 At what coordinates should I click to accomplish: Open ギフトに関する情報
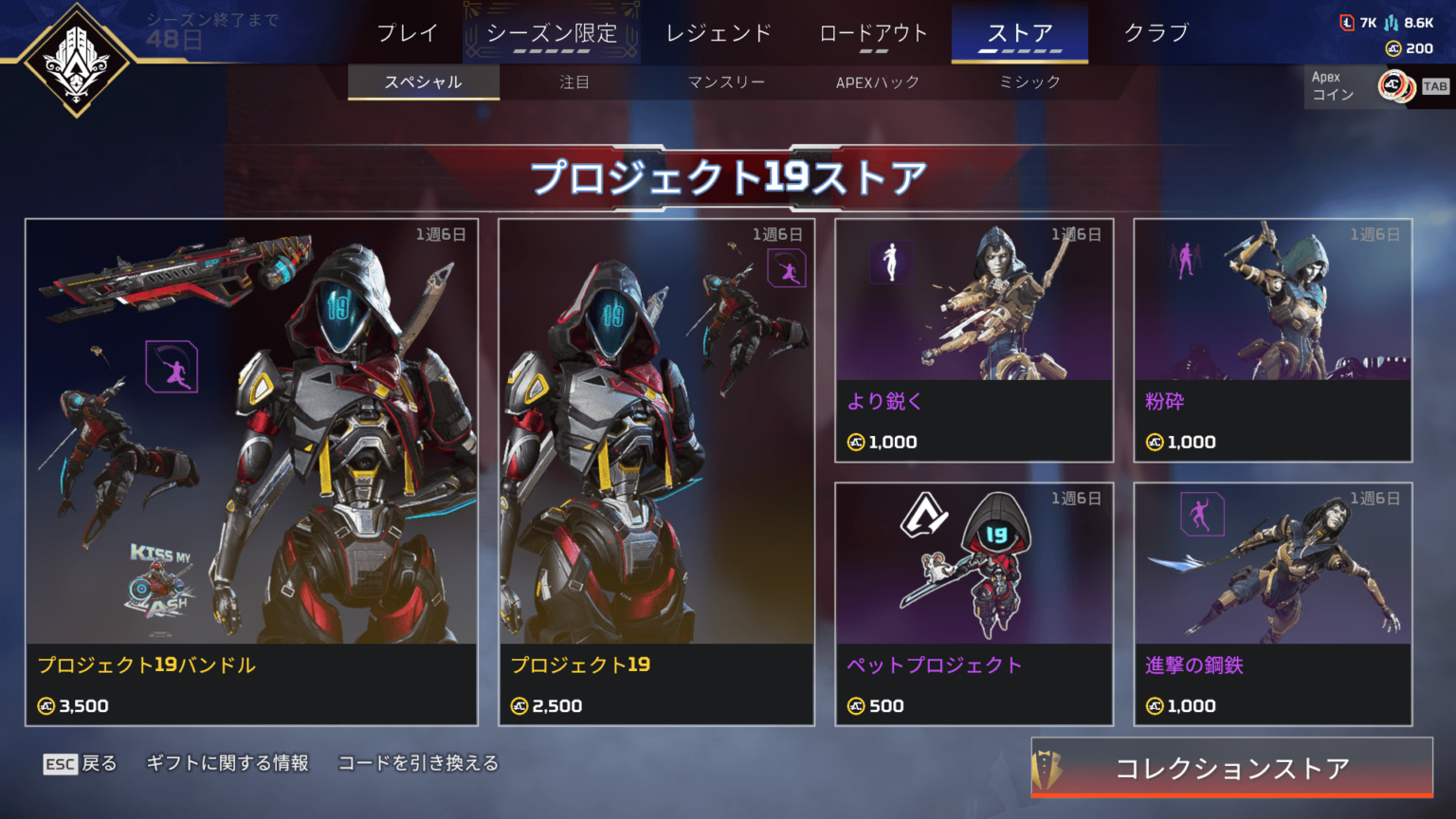pyautogui.click(x=227, y=762)
